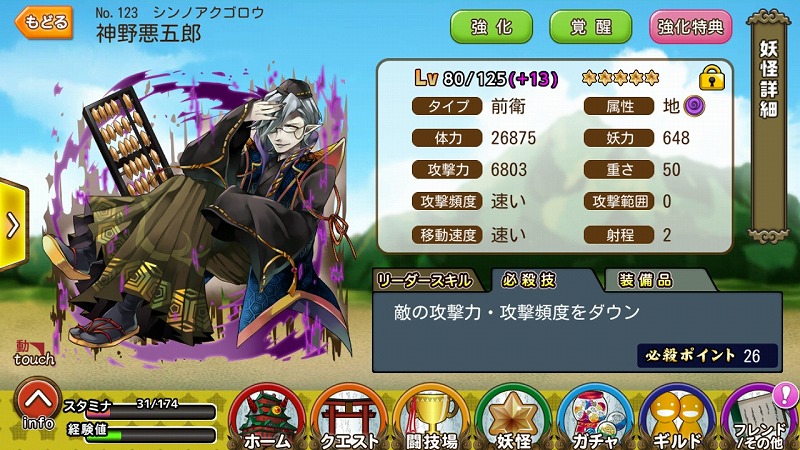Viewport: 800px width, 450px height.
Task: Toggle the yellow padlock lock icon
Action: pos(711,77)
